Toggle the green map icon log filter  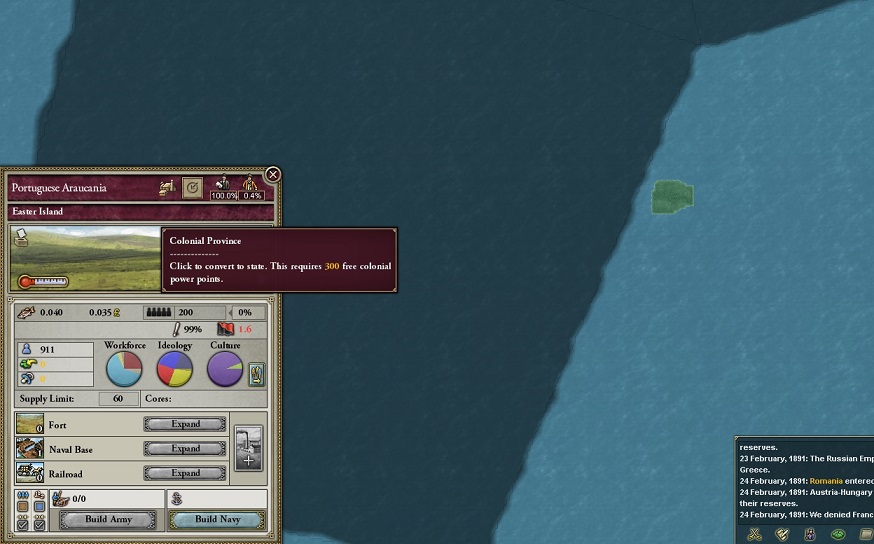point(838,534)
